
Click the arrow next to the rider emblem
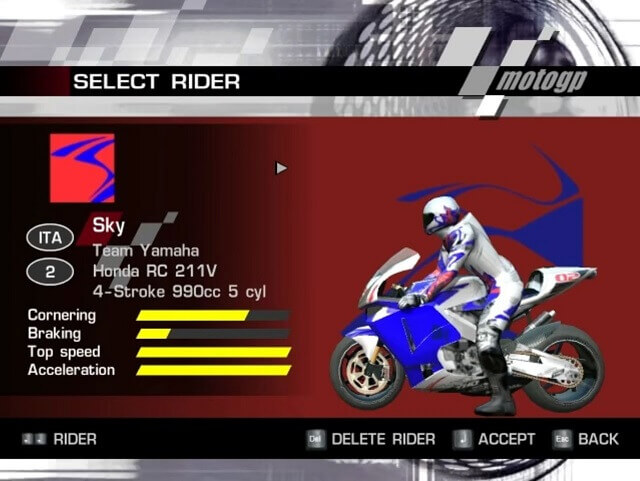click(x=281, y=168)
